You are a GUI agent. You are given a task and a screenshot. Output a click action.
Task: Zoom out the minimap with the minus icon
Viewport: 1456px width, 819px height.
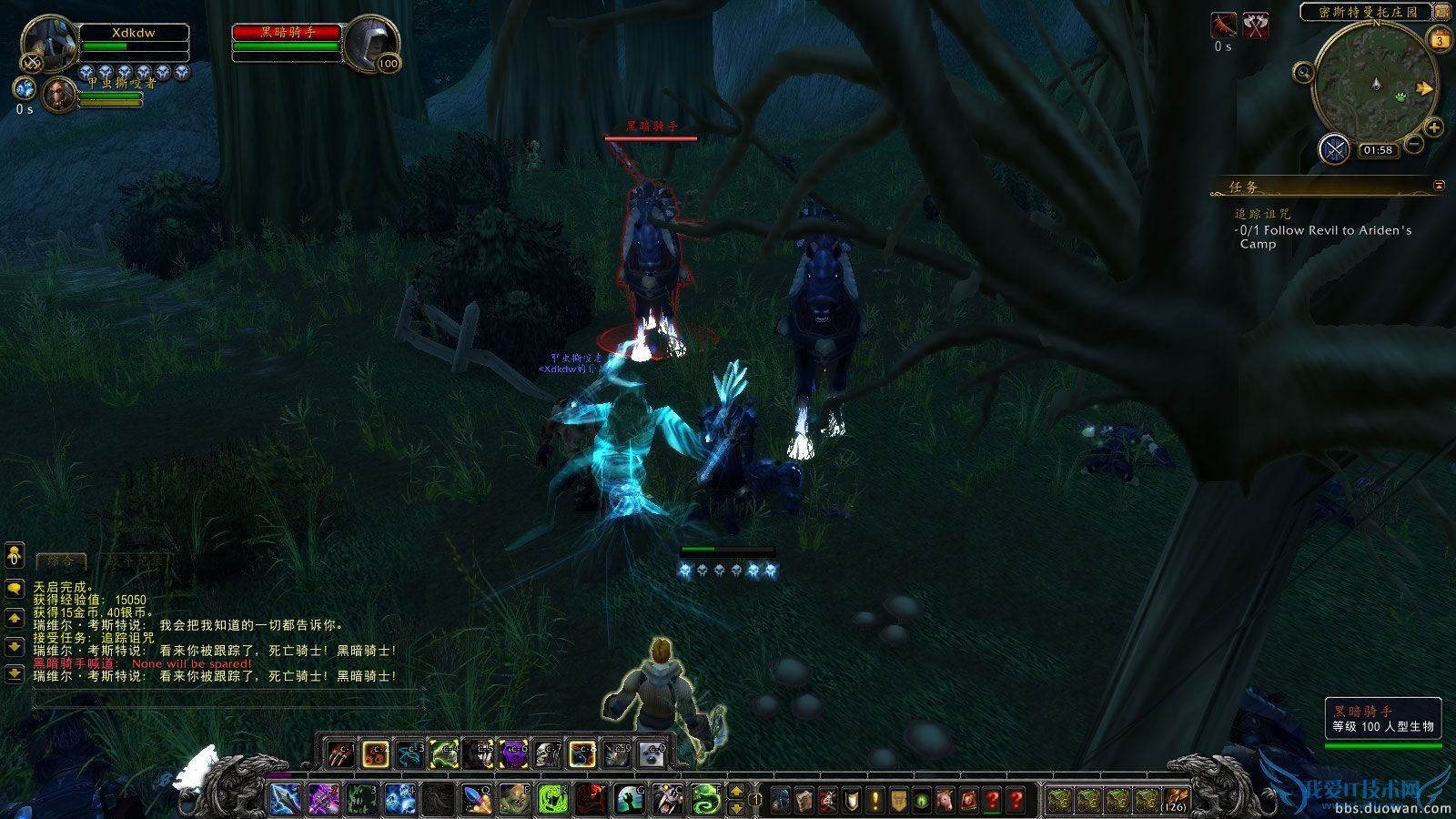pyautogui.click(x=1414, y=144)
